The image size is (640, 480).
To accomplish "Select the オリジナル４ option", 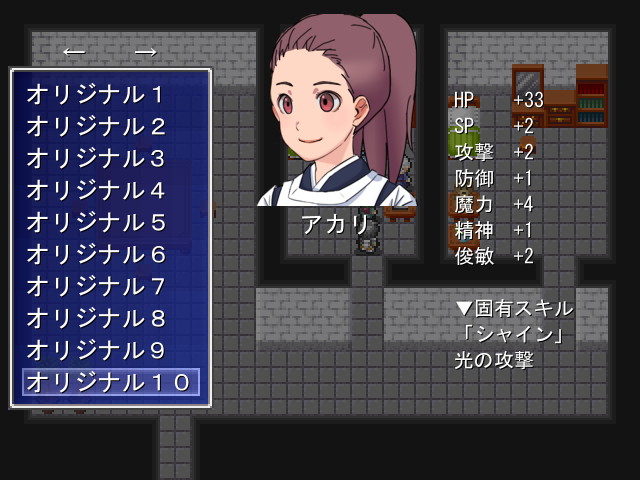I will [x=109, y=190].
